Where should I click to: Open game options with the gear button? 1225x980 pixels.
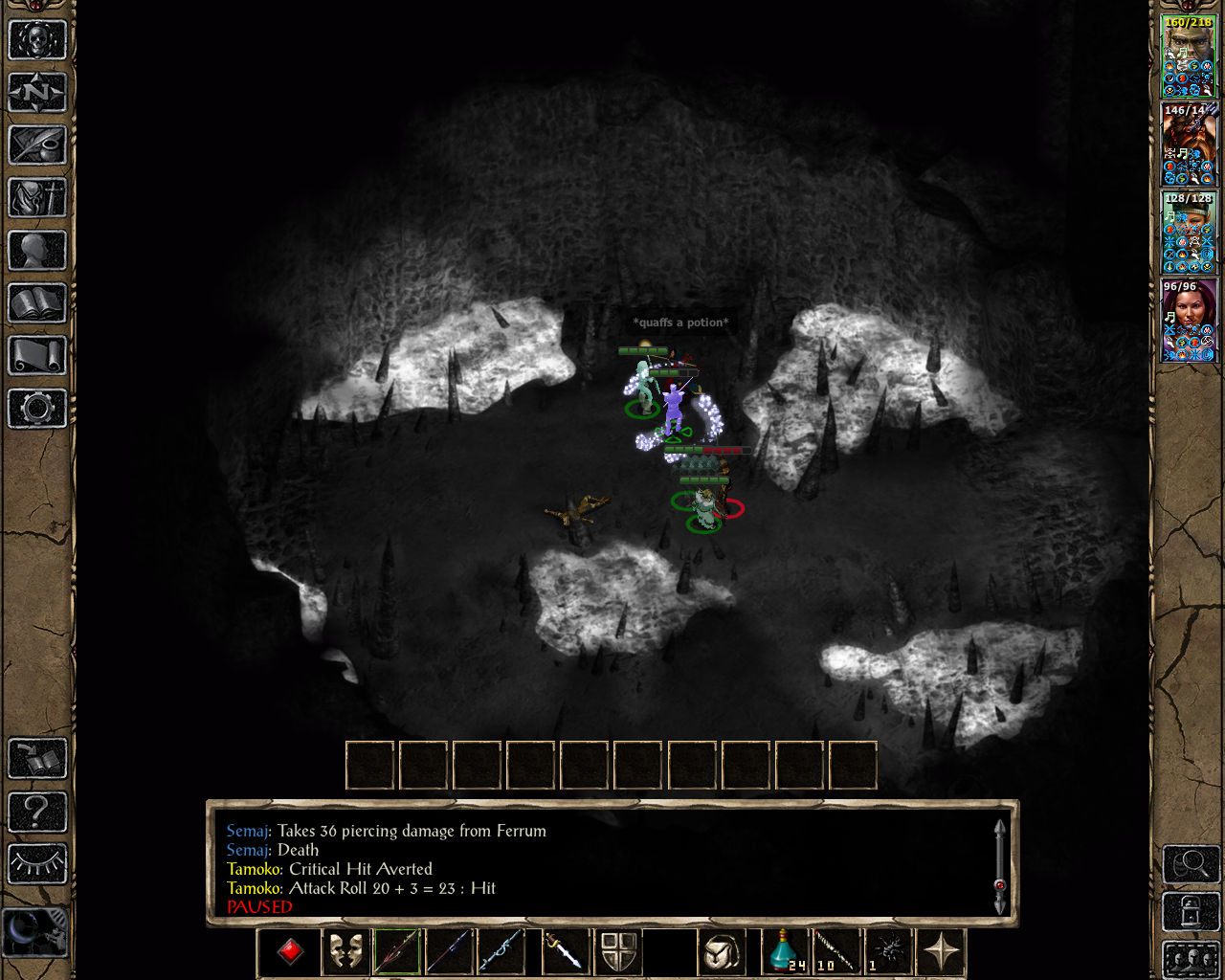point(37,409)
